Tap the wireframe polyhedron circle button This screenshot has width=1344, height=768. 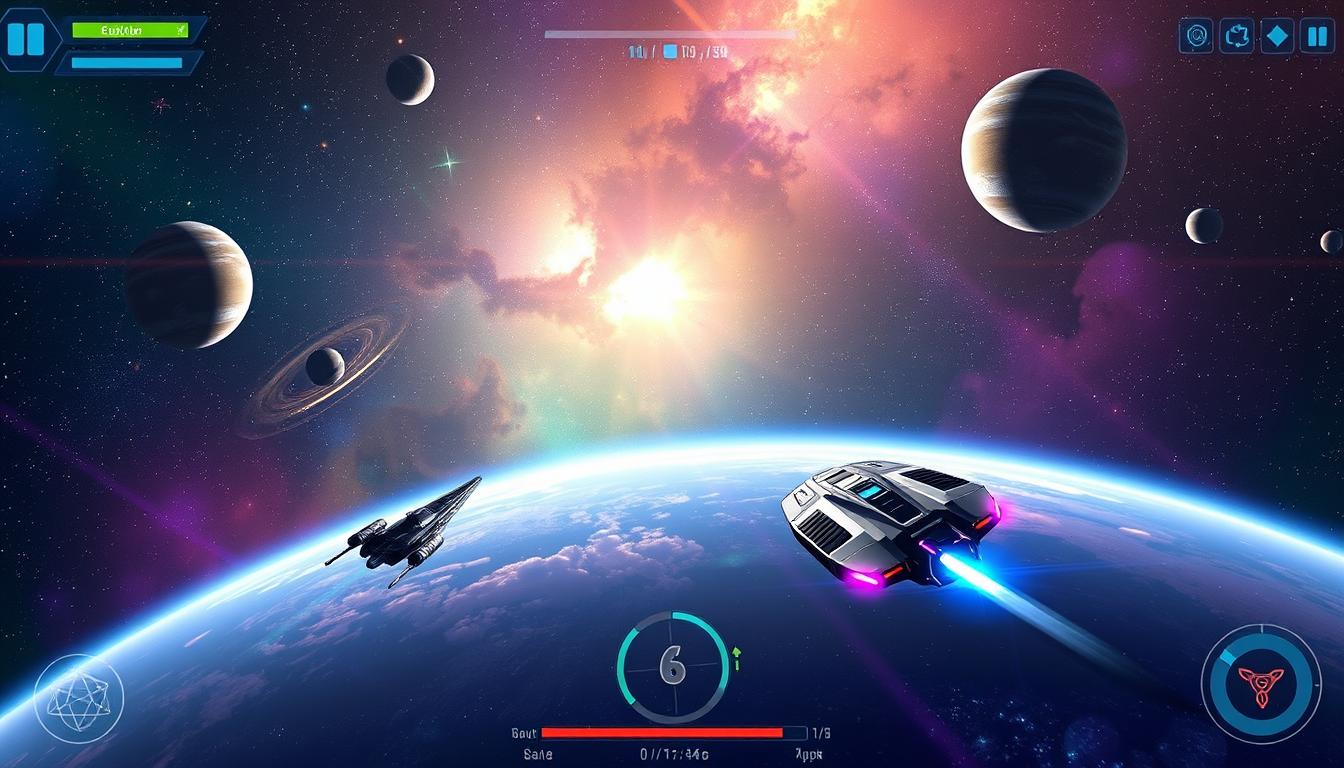tap(79, 698)
